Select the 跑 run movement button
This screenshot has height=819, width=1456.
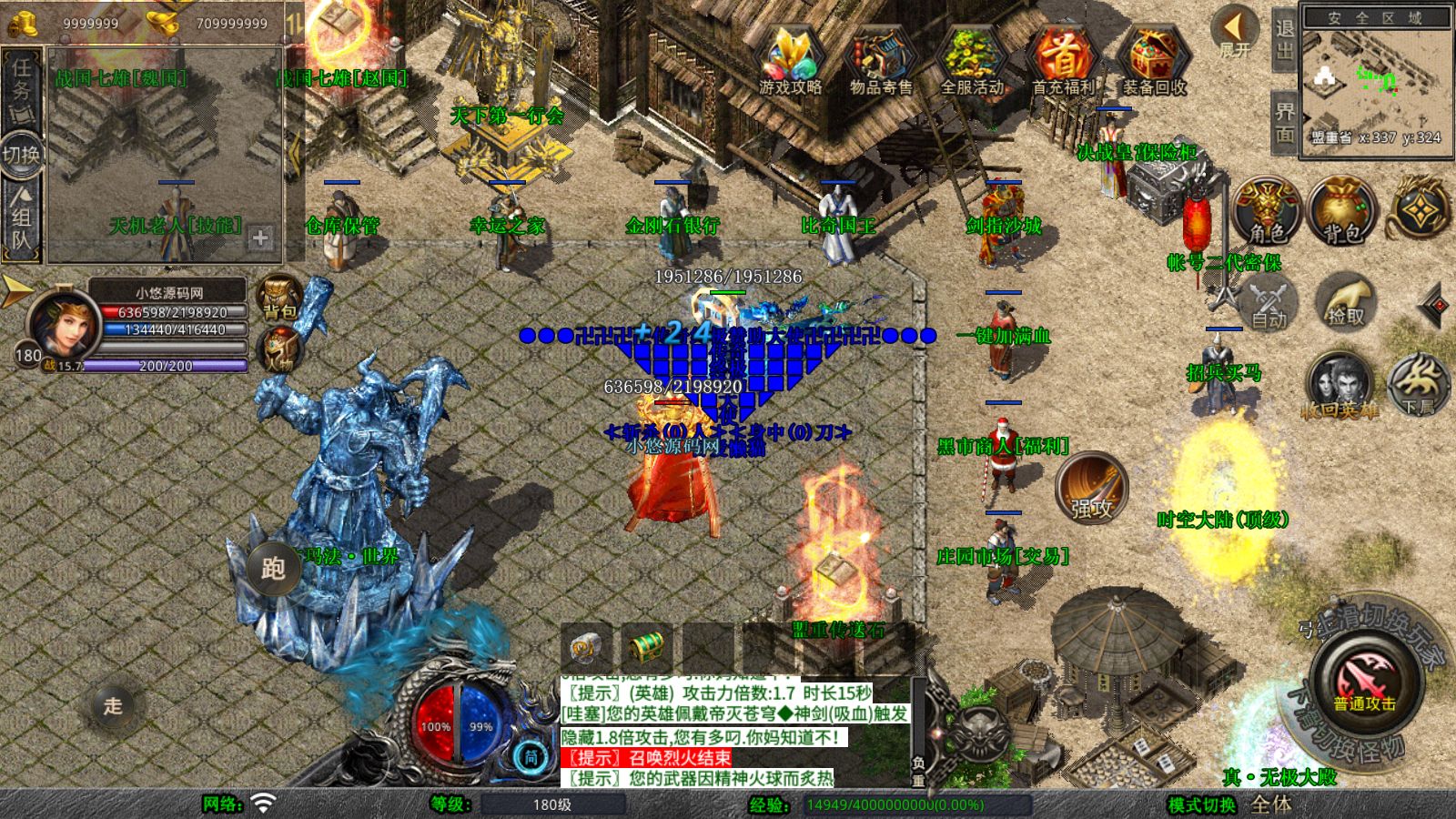273,569
